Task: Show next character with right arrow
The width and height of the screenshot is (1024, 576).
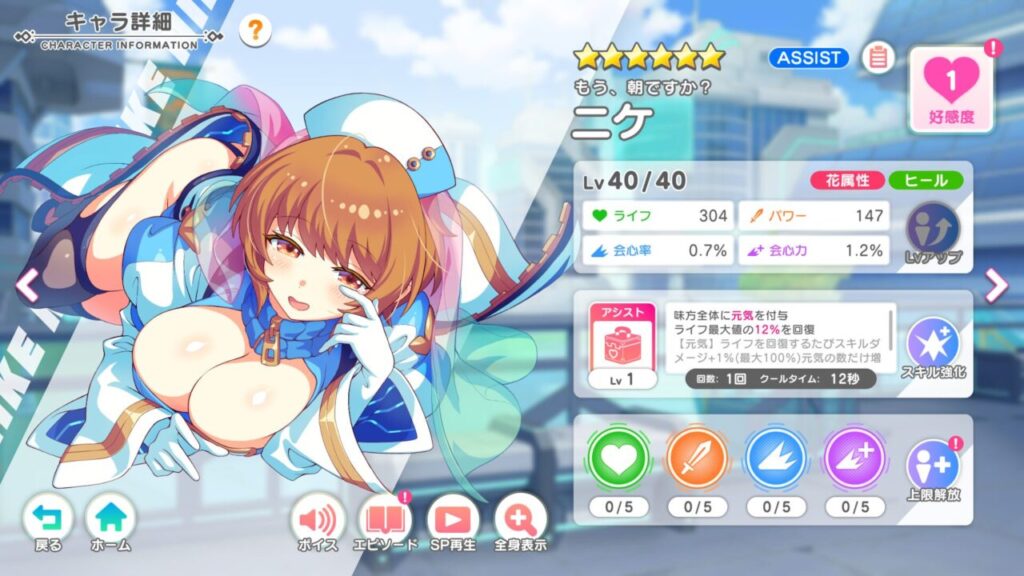Action: coord(996,287)
